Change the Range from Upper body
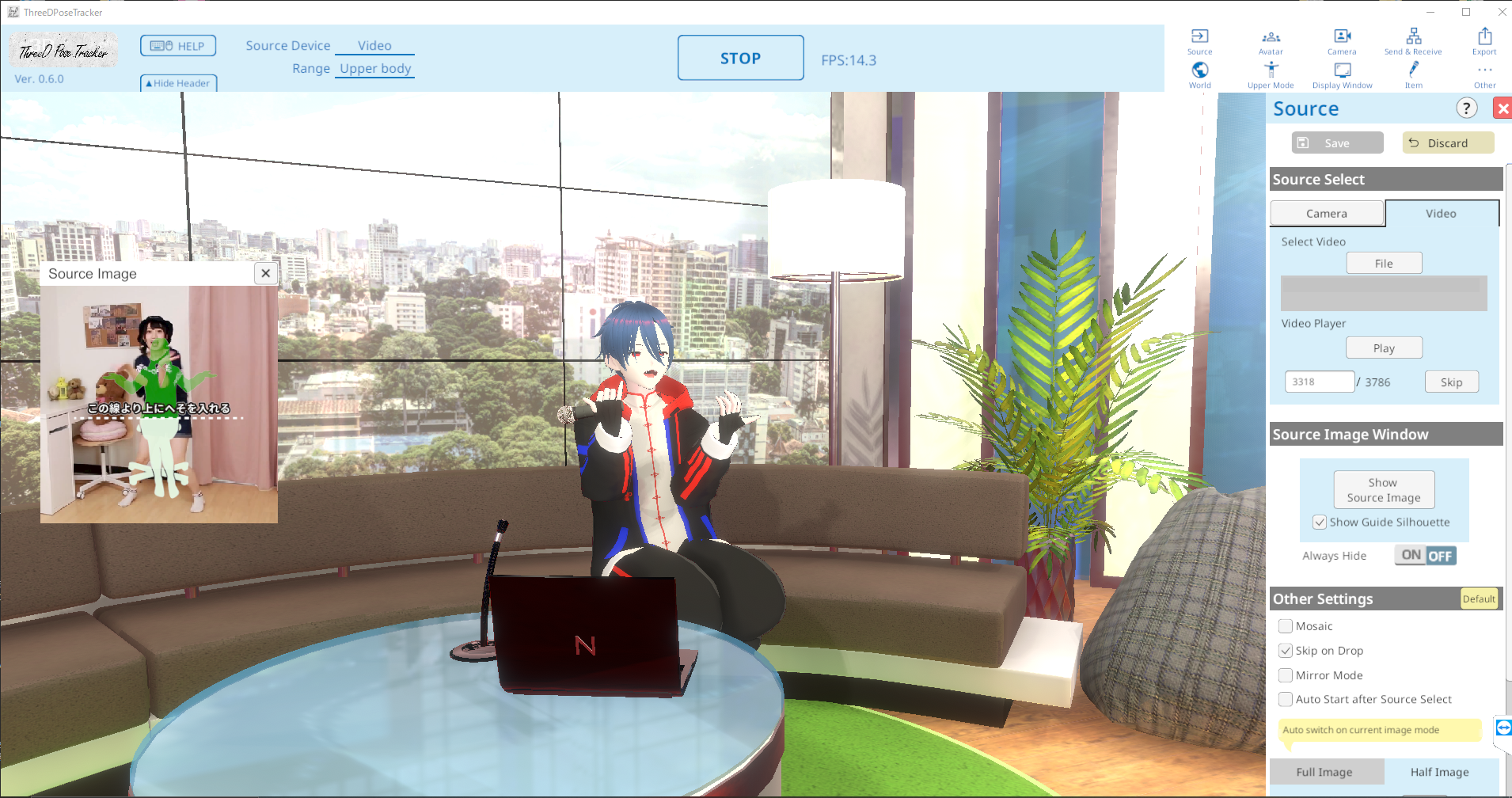 374,68
